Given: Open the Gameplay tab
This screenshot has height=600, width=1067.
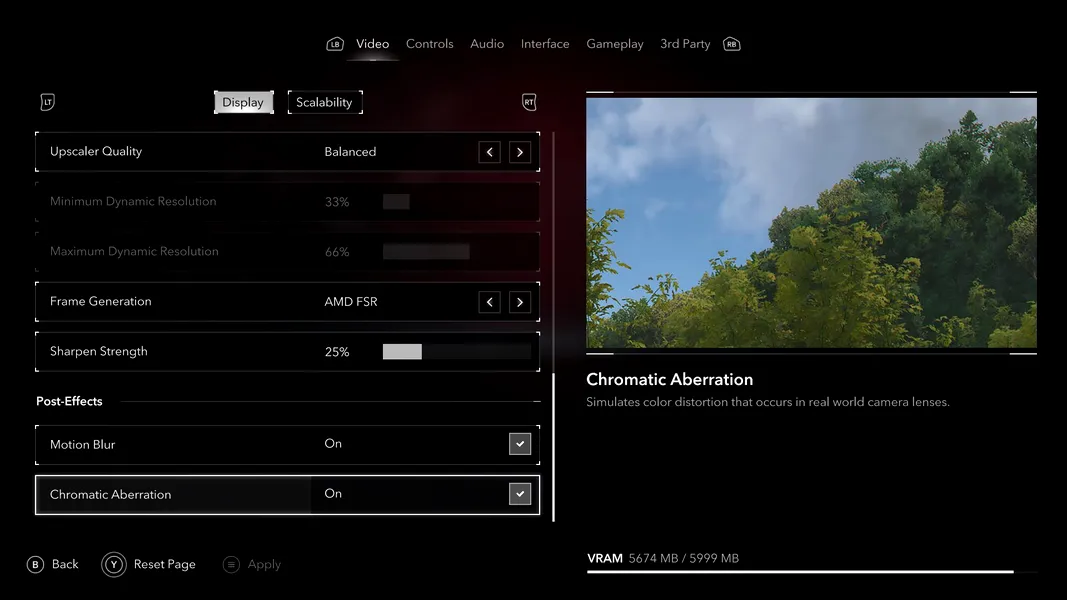Looking at the screenshot, I should (615, 44).
